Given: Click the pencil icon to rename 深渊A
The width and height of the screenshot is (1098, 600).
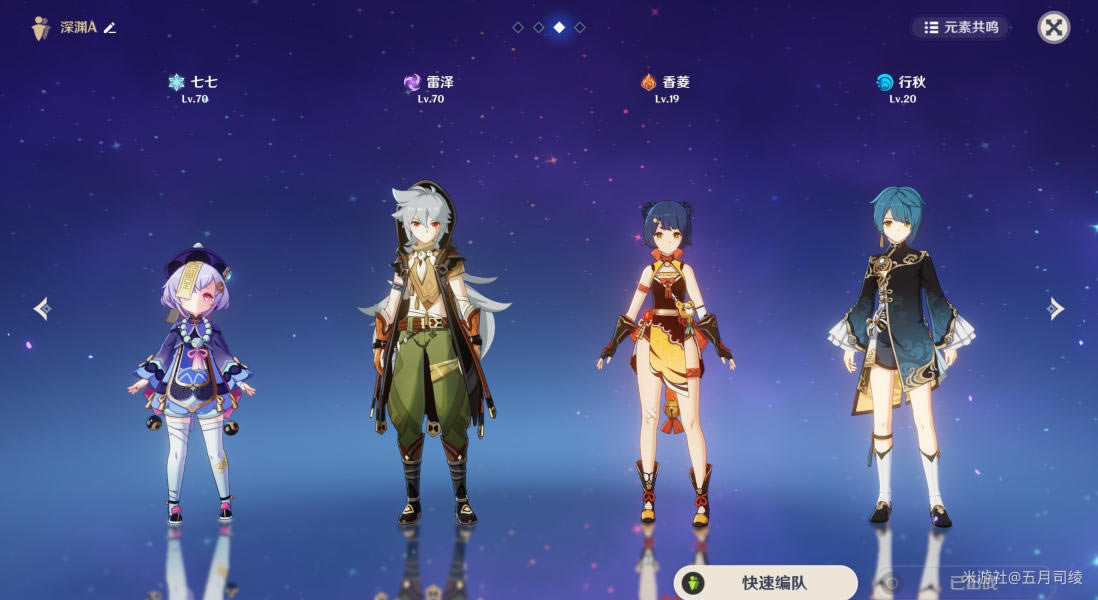Looking at the screenshot, I should pos(110,28).
